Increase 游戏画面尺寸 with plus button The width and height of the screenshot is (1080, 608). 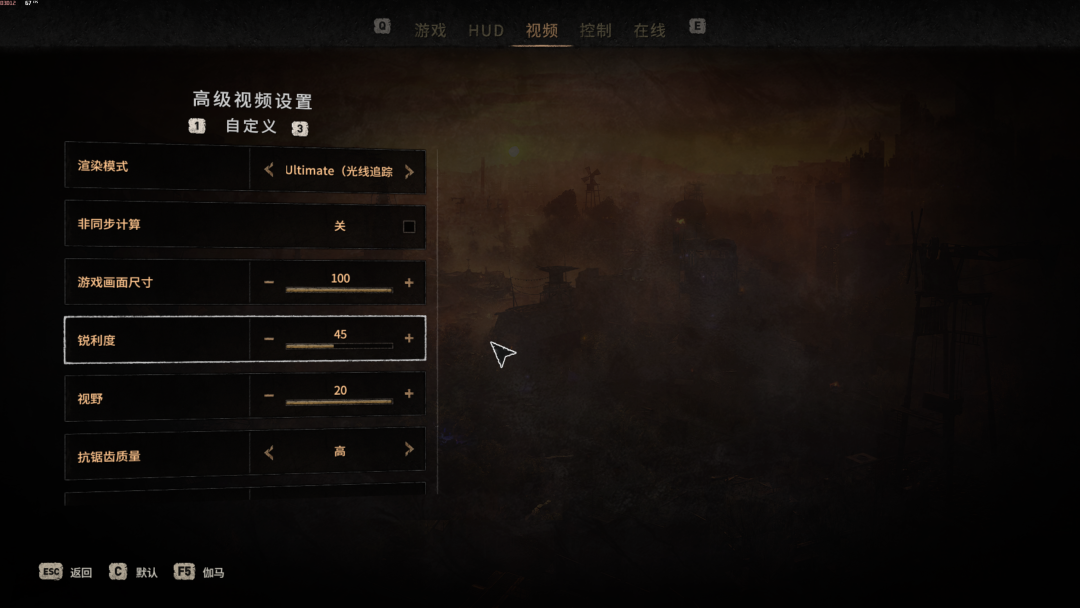[x=409, y=283]
